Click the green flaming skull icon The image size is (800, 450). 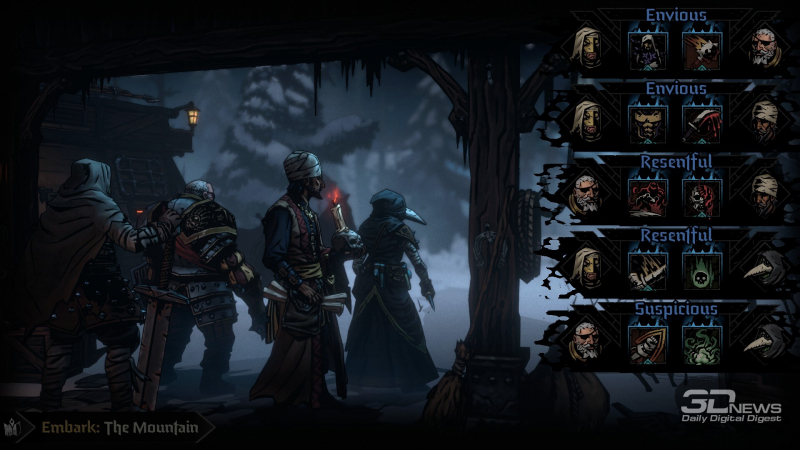point(699,266)
